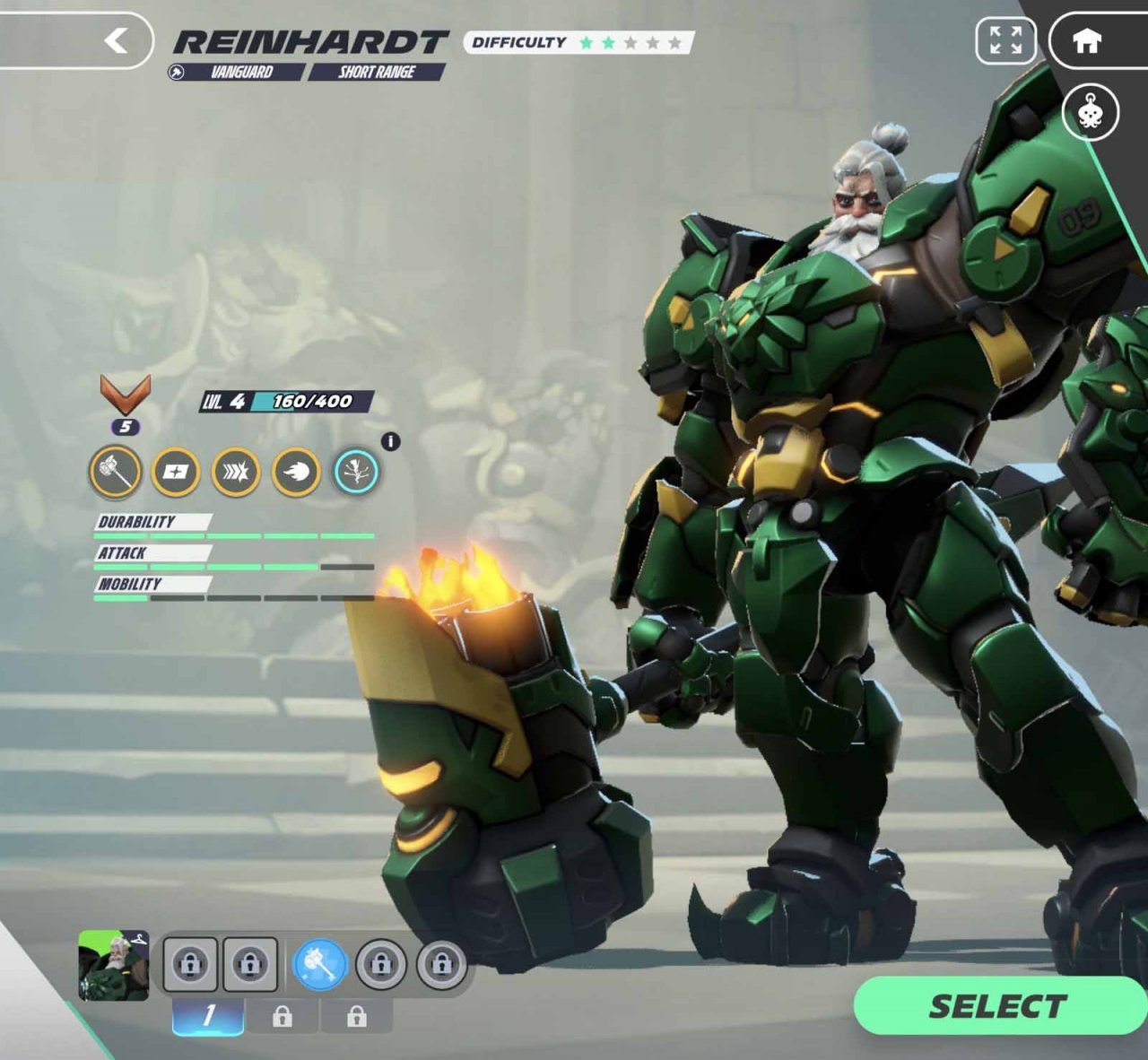Screen dimensions: 1148x1060
Task: Select the skull icon below the Home button
Action: 1091,113
